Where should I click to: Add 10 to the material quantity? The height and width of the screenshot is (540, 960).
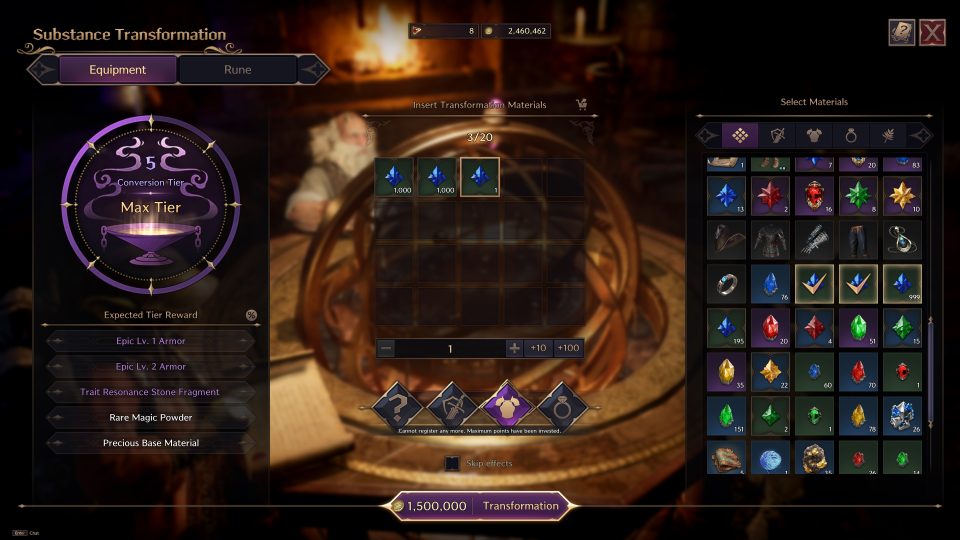click(x=538, y=348)
